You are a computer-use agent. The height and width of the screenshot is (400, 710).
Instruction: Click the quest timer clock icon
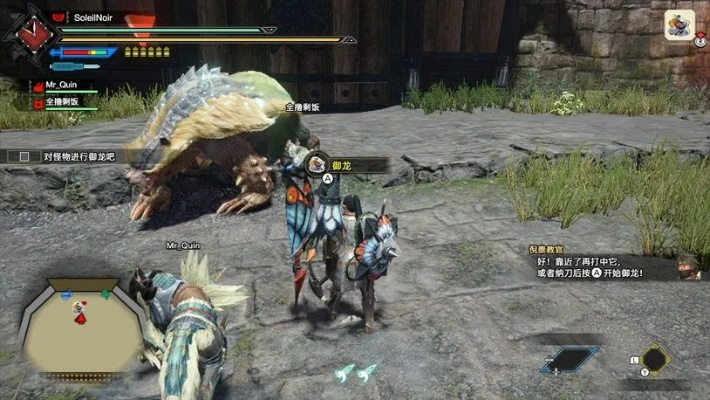[32, 36]
